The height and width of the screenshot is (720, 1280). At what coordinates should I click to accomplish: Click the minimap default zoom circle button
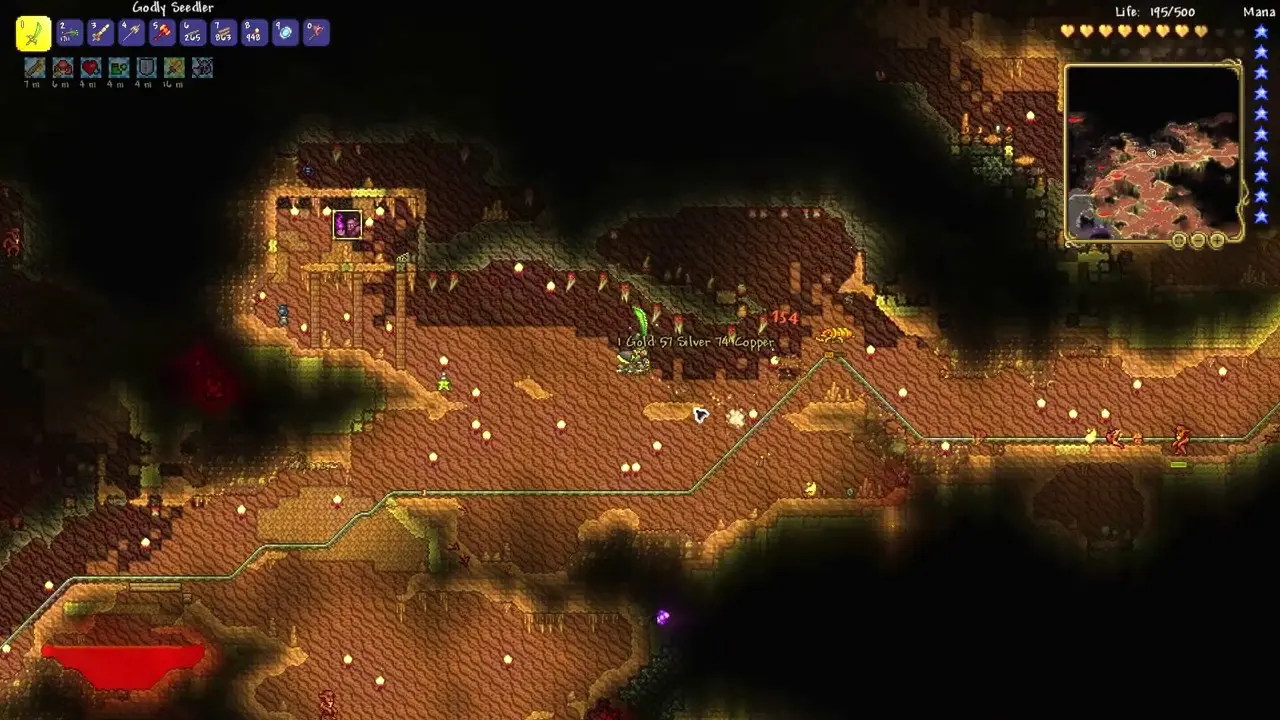click(1179, 240)
